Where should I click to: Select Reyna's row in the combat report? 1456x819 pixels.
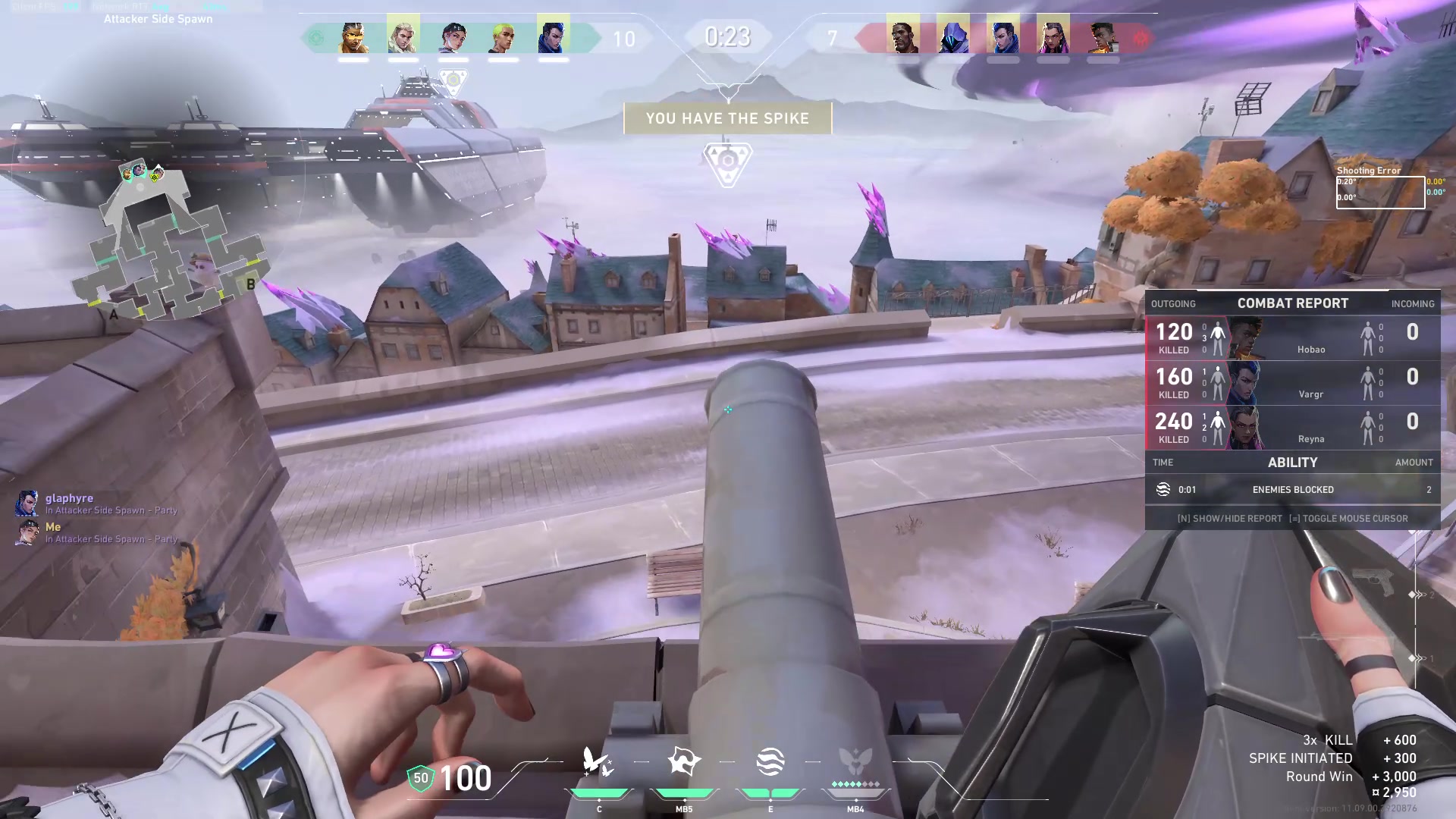point(1292,427)
